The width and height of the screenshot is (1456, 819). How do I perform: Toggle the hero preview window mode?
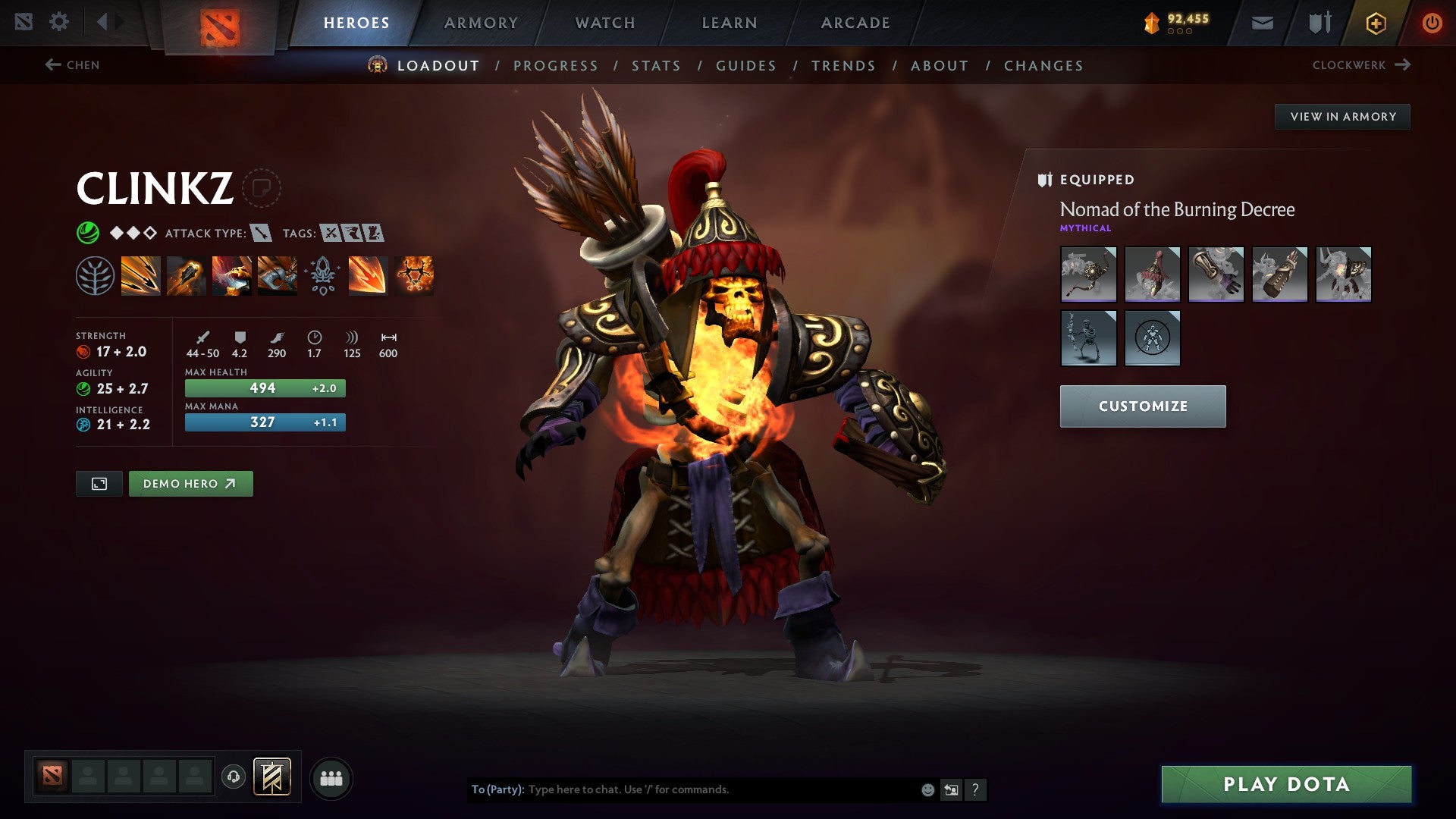point(99,483)
